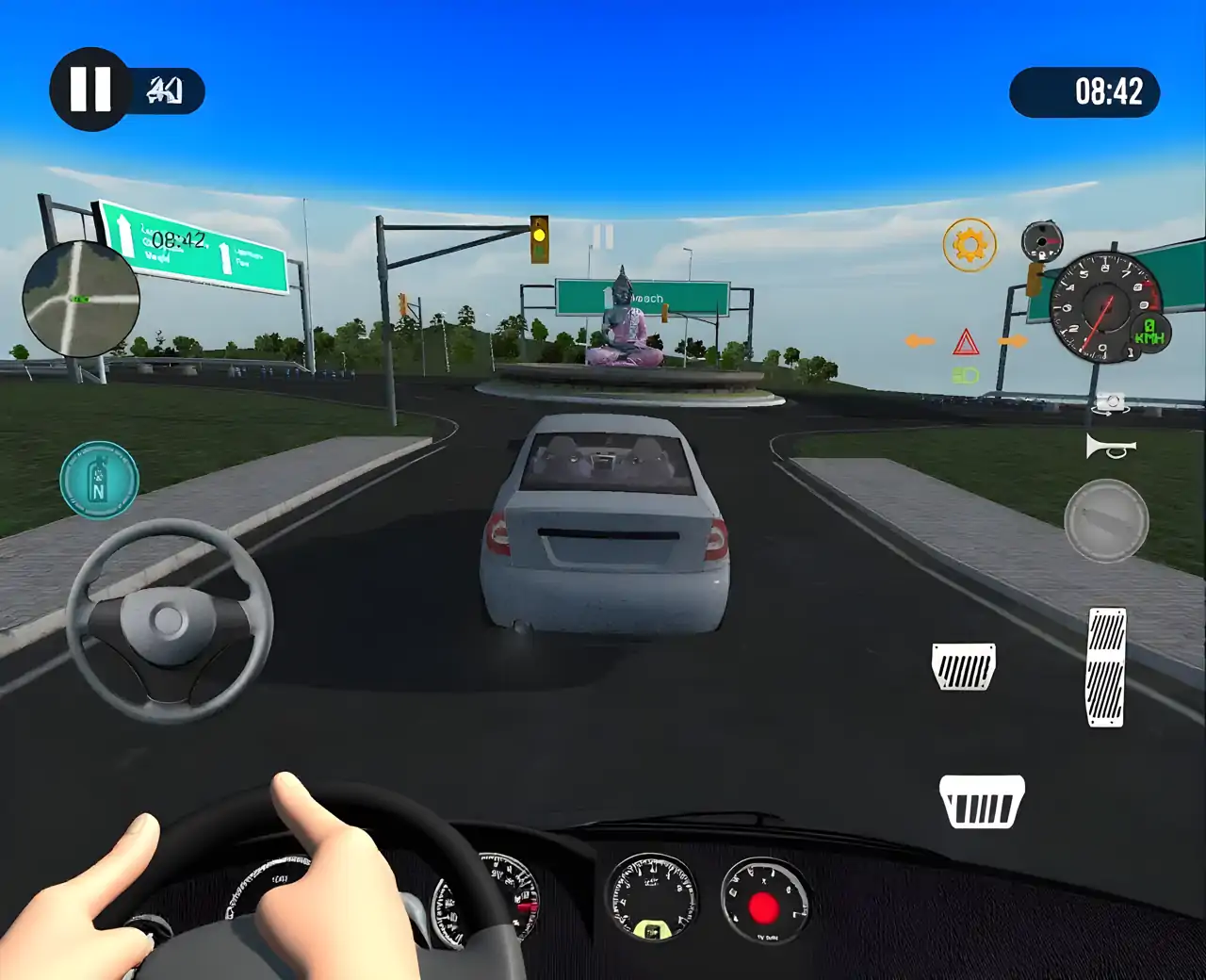Toggle the red hazard triangle lights

tap(966, 342)
